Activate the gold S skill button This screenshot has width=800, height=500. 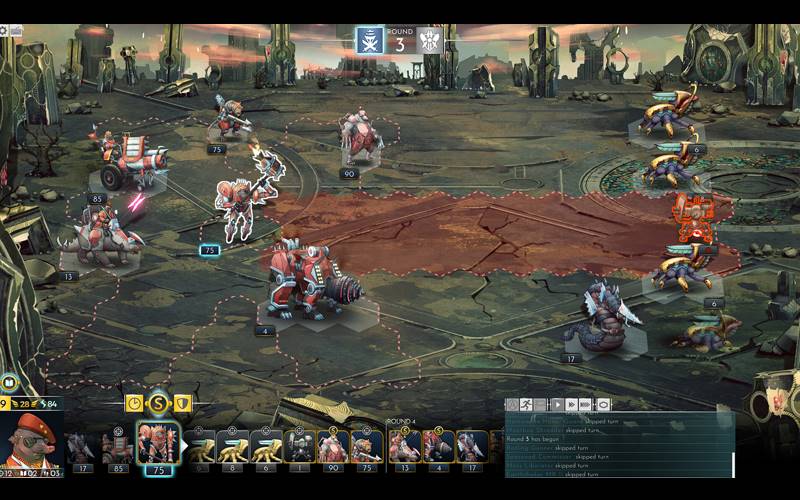pyautogui.click(x=158, y=403)
